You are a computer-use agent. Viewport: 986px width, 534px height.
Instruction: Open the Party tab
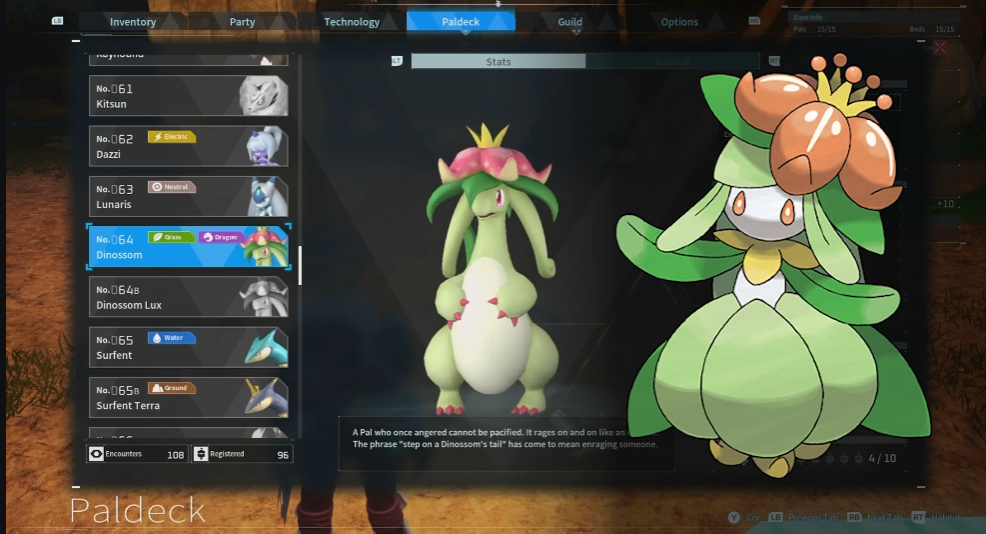pyautogui.click(x=242, y=22)
